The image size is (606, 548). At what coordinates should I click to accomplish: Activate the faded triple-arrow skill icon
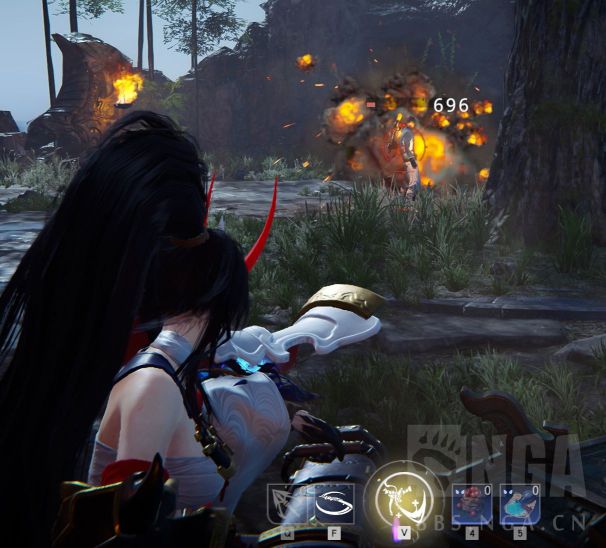[x=285, y=502]
